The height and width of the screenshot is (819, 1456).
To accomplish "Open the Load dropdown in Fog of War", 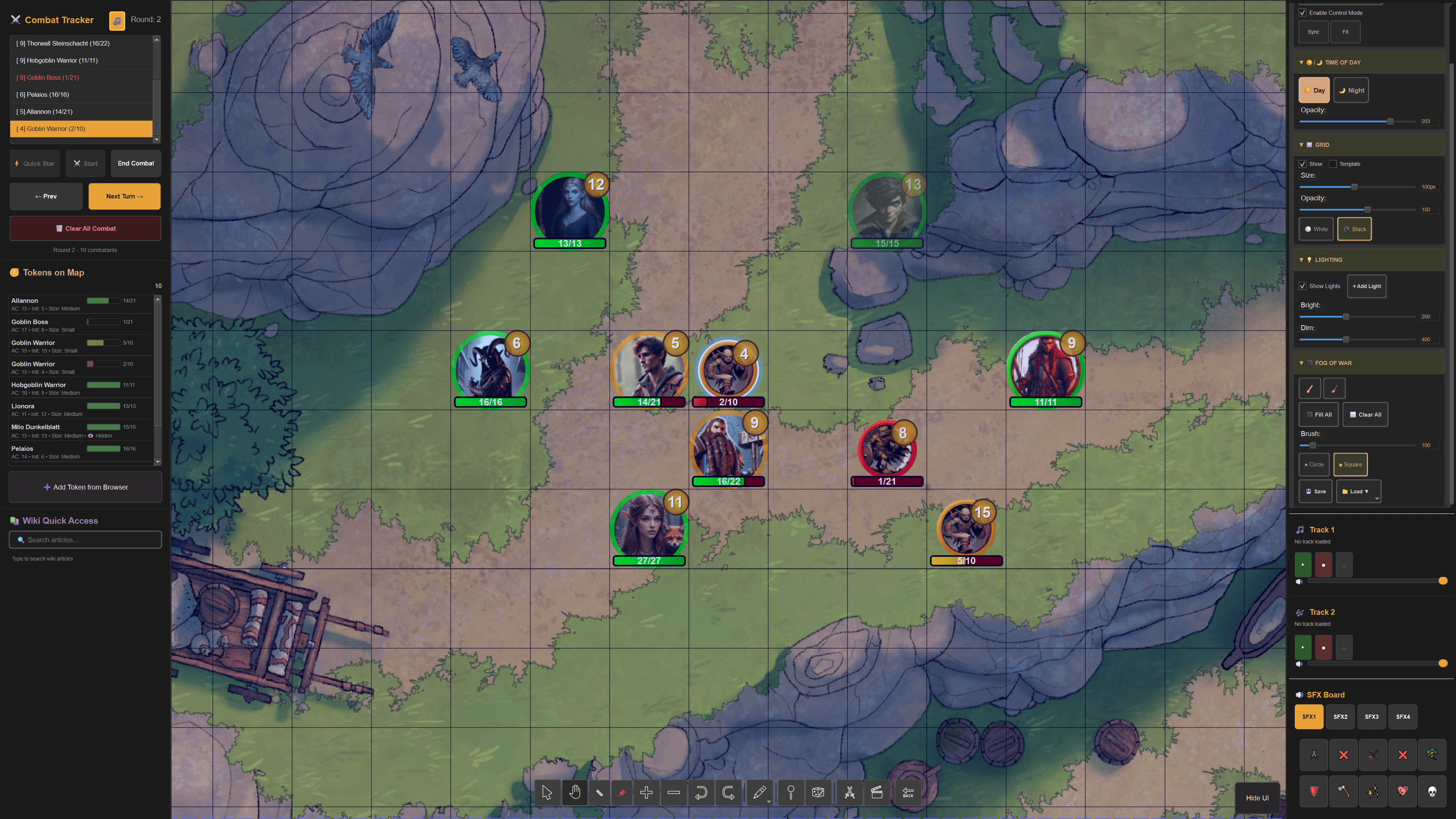I will coord(1358,491).
